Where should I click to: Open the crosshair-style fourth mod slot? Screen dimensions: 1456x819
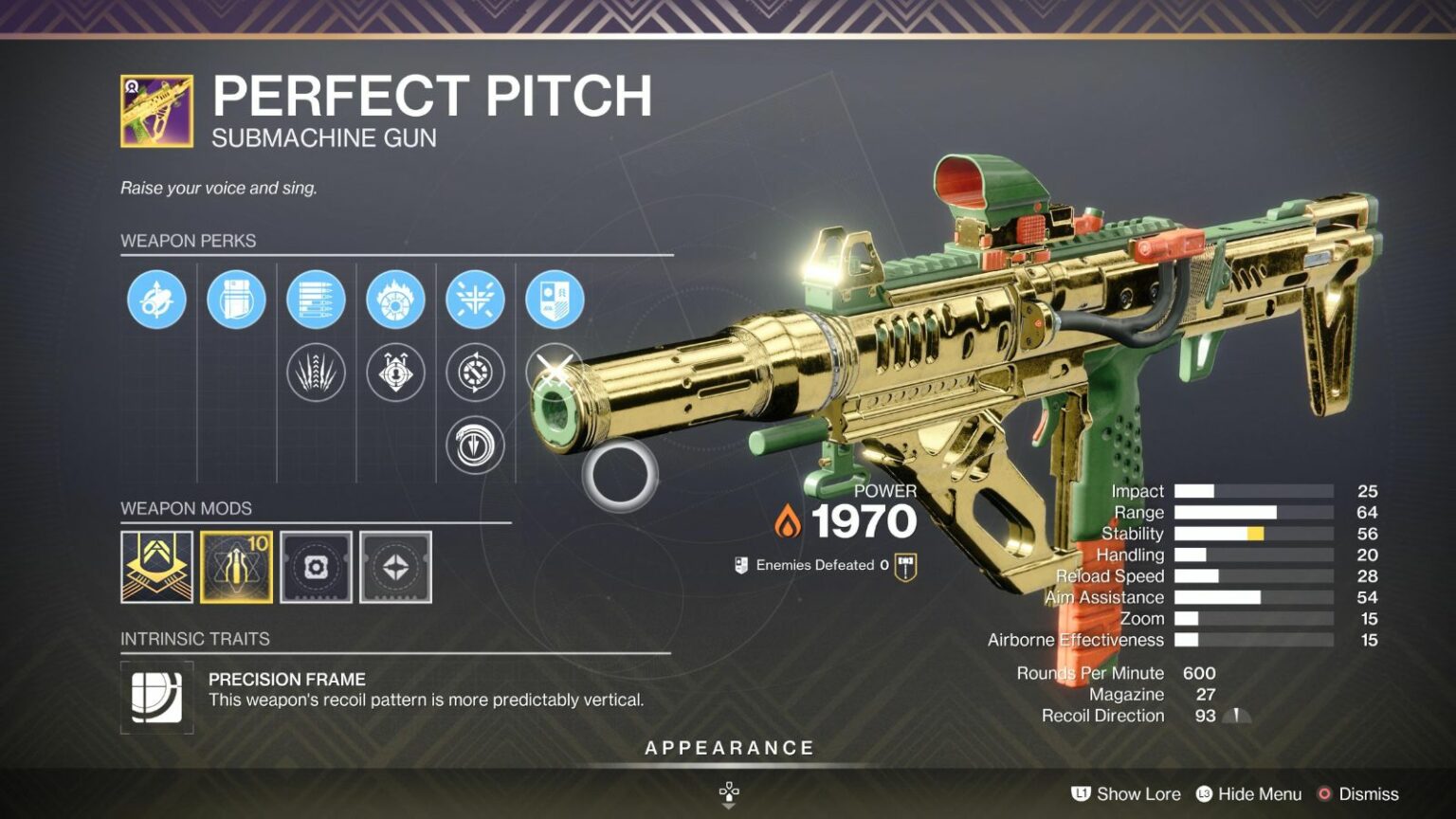click(x=394, y=567)
